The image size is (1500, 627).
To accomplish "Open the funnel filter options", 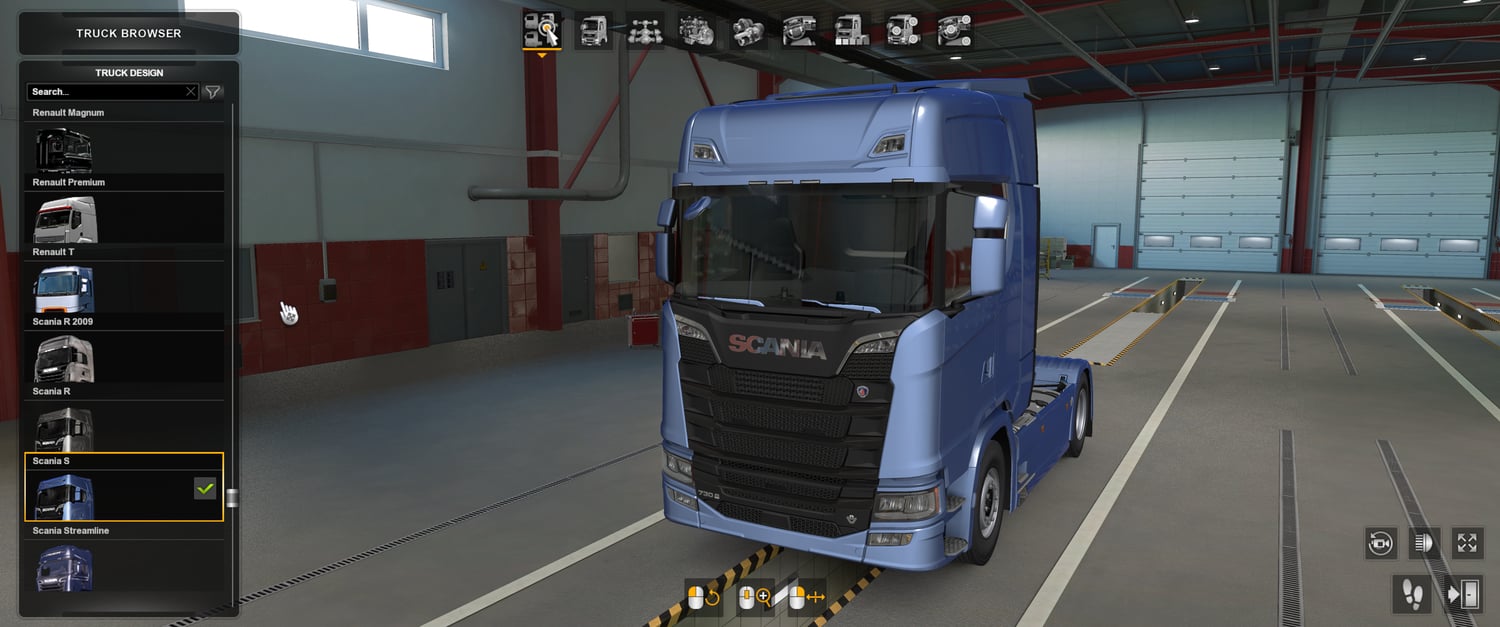I will (213, 92).
